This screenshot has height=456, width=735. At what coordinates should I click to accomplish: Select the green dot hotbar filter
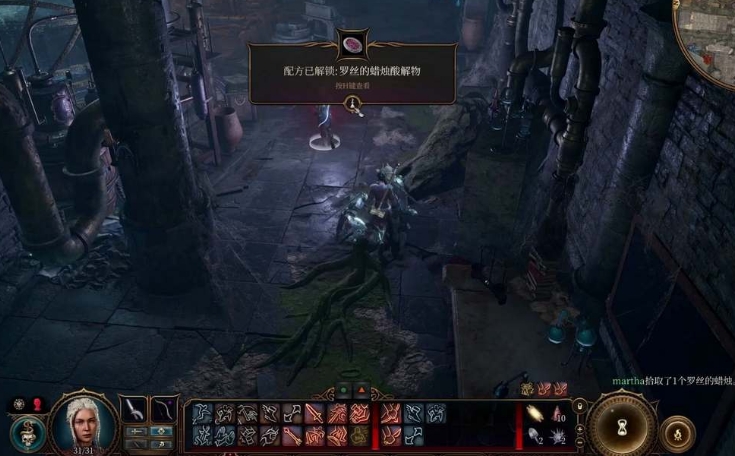coord(344,391)
